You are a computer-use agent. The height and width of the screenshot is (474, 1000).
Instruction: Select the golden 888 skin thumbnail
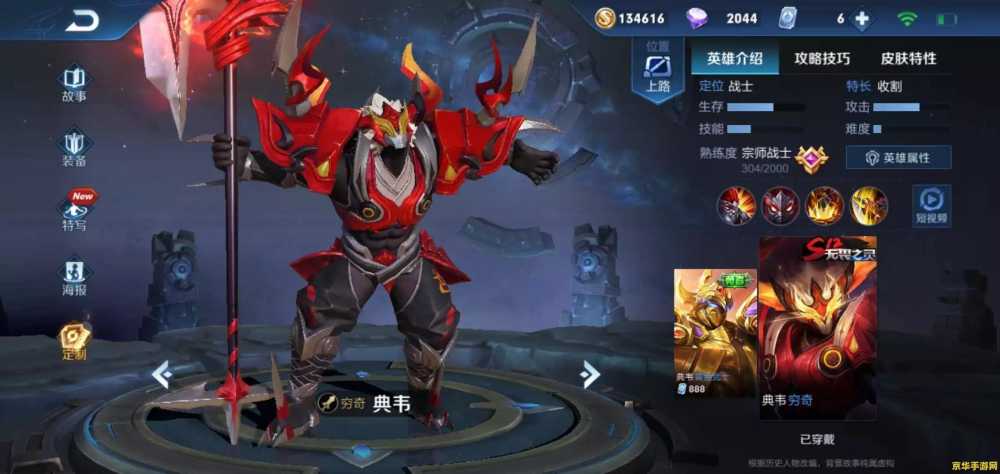point(715,332)
